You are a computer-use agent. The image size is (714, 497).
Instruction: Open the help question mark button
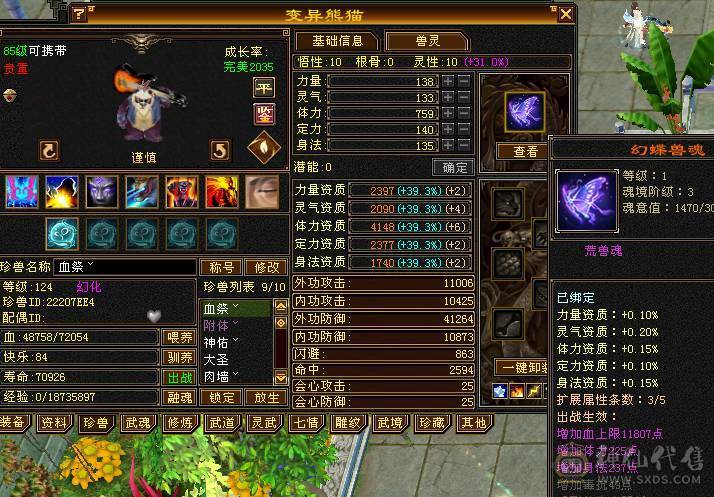[79, 14]
